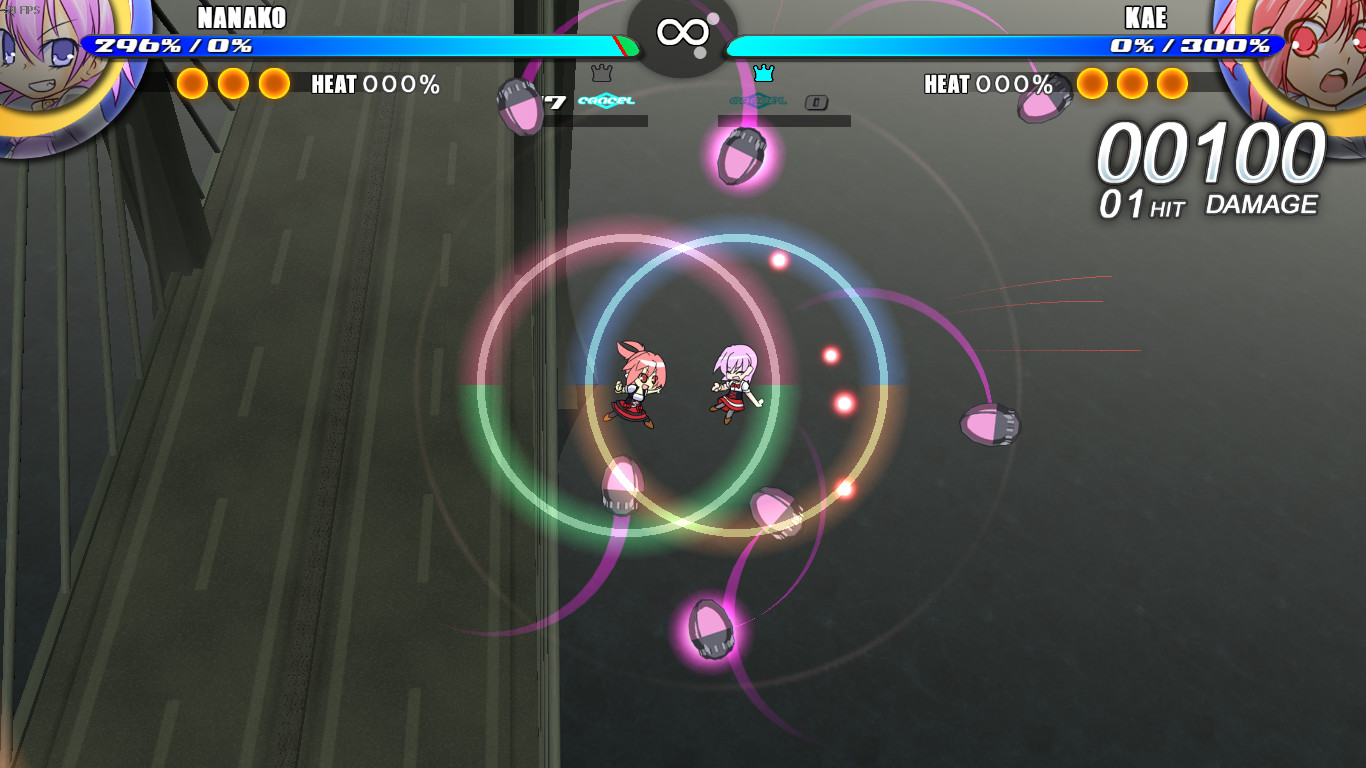Expand Kae's cancel counter showing 0
The height and width of the screenshot is (768, 1366).
click(x=817, y=101)
